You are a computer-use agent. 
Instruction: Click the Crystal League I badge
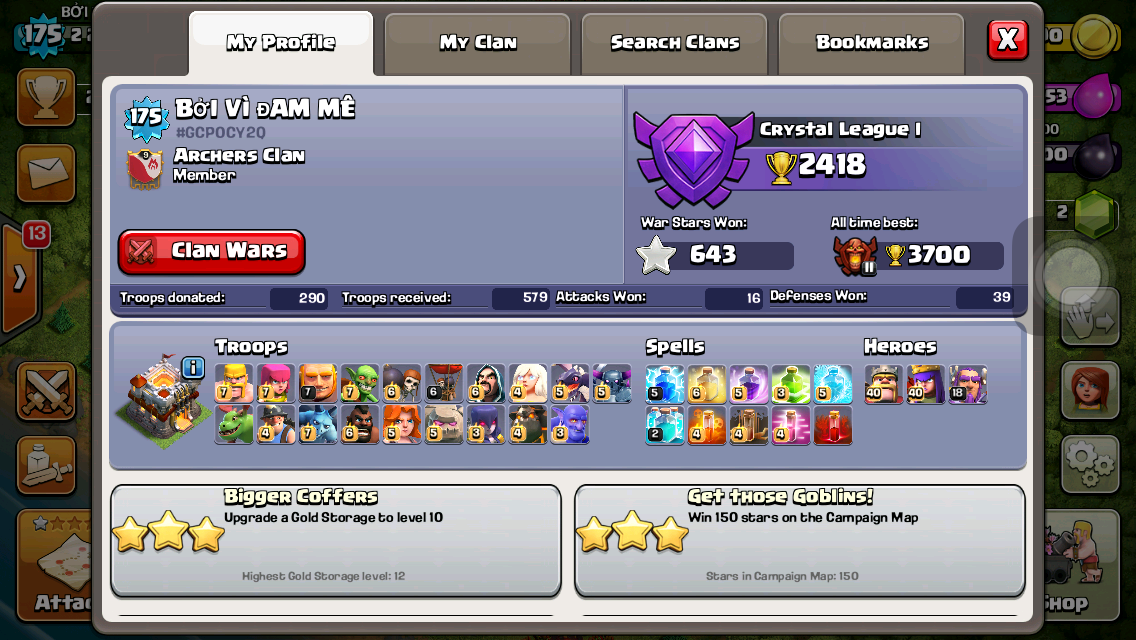click(x=692, y=158)
